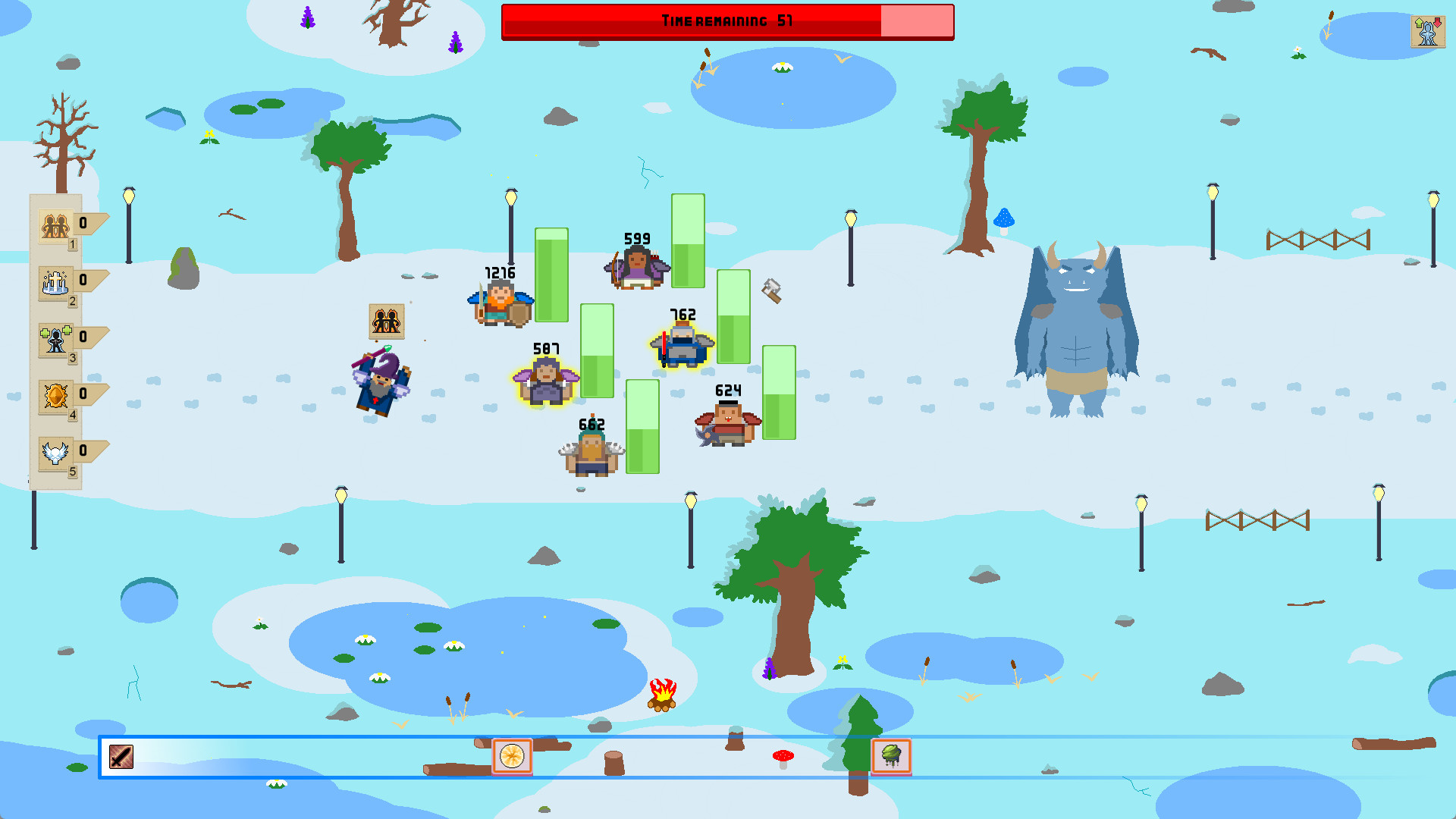Pick up the orange slice item below

(512, 757)
